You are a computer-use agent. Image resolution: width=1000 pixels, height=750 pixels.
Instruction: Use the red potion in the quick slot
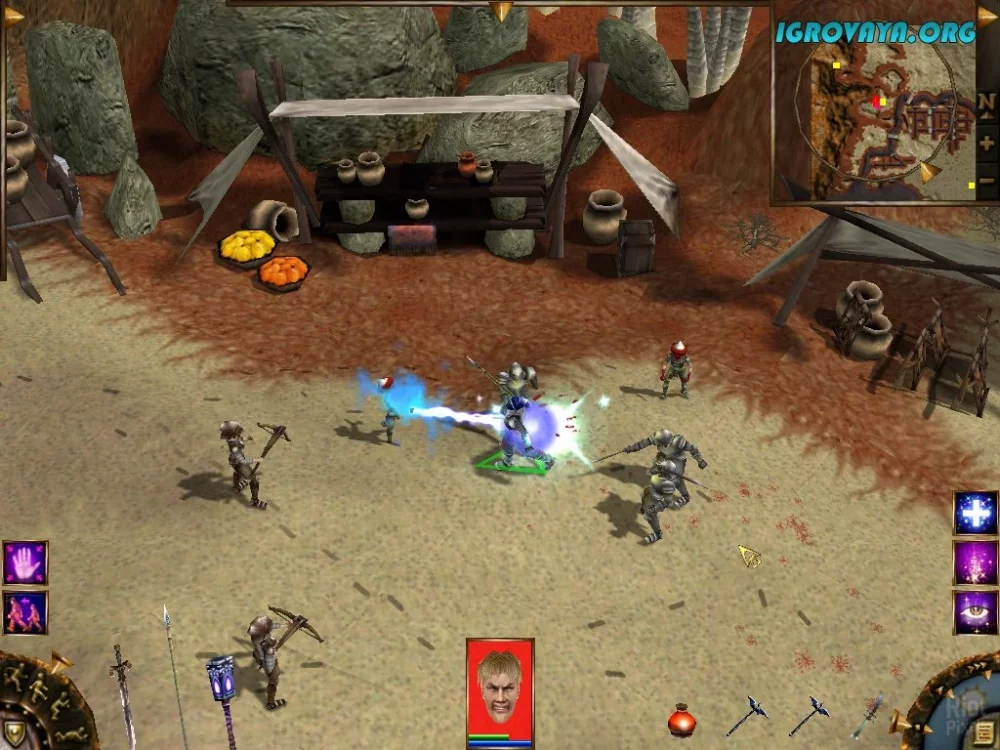click(682, 719)
